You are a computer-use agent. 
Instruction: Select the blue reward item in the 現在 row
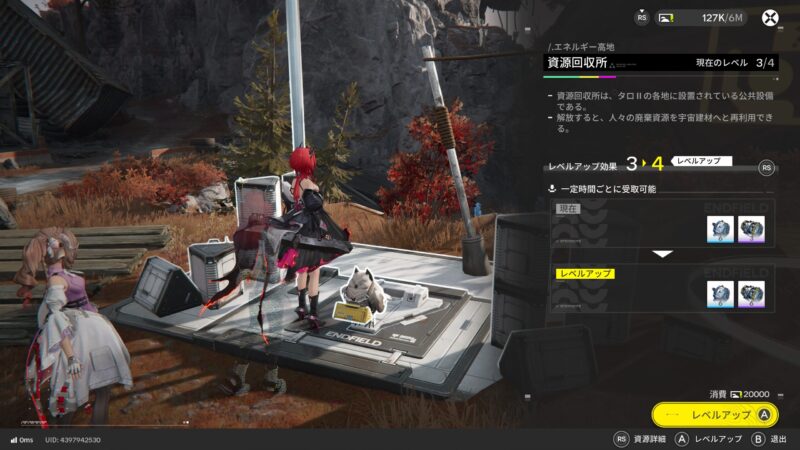720,230
